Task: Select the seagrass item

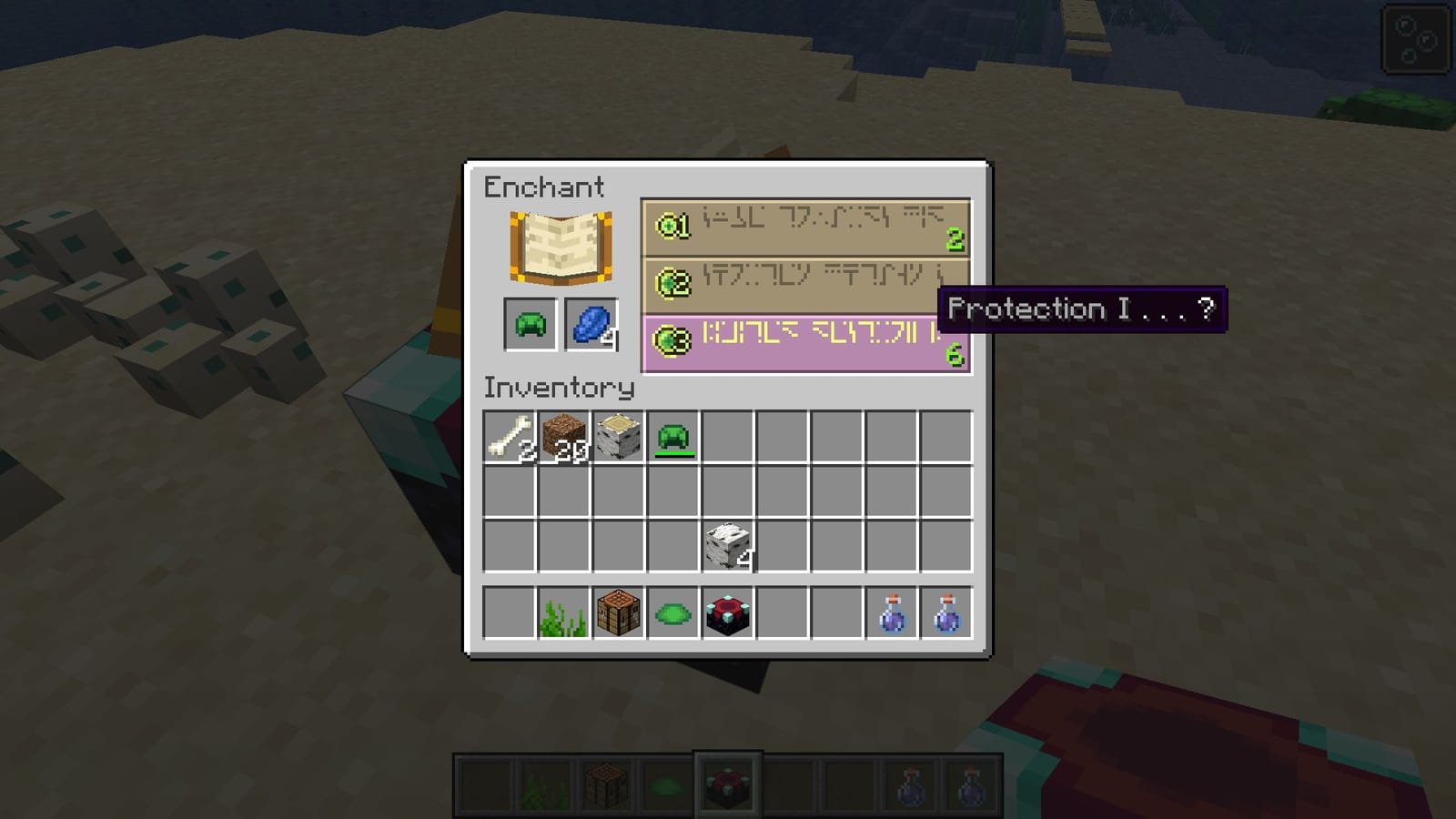Action: [563, 613]
